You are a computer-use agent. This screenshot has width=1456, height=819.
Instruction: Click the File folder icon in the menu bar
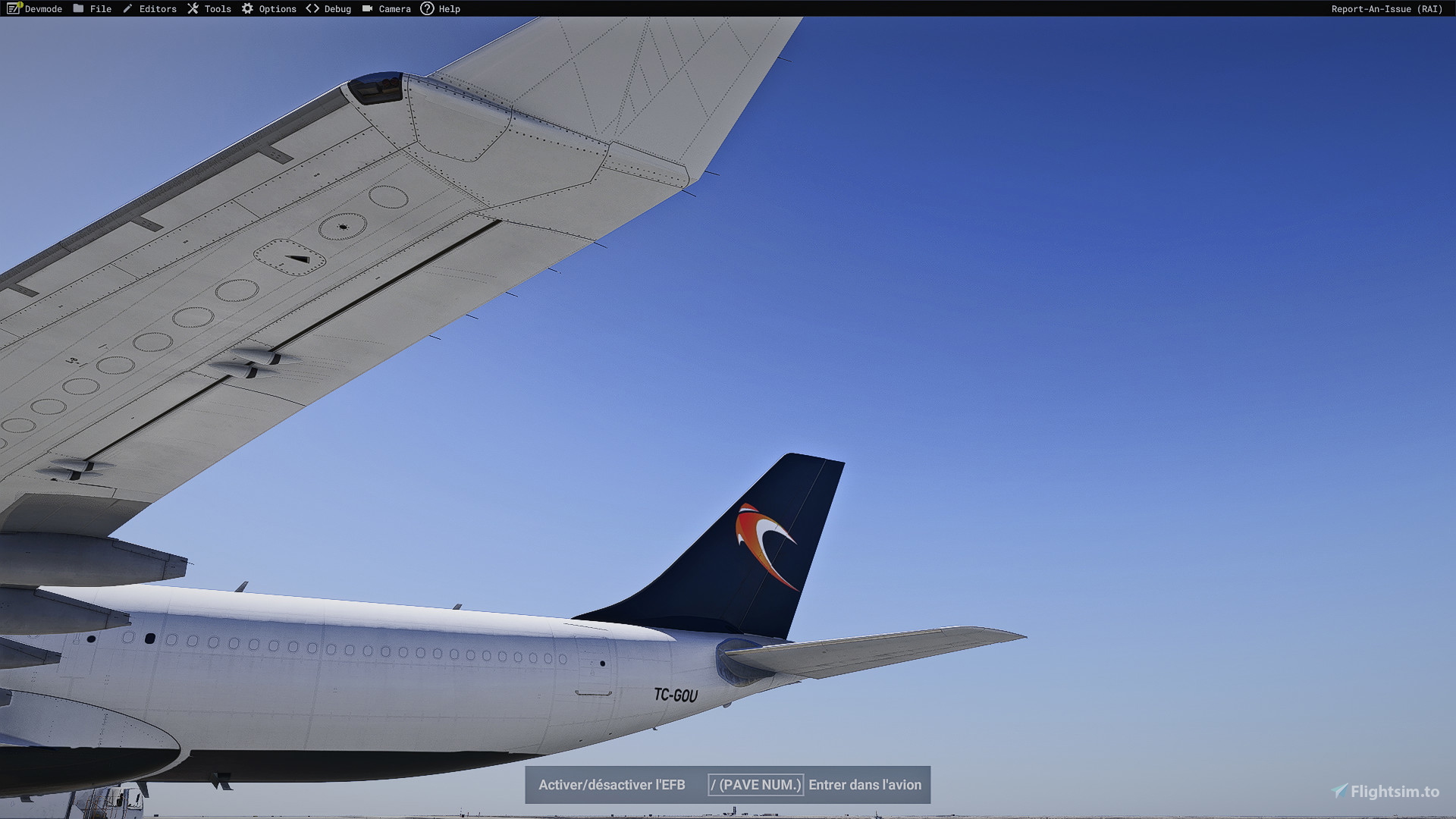click(x=79, y=8)
